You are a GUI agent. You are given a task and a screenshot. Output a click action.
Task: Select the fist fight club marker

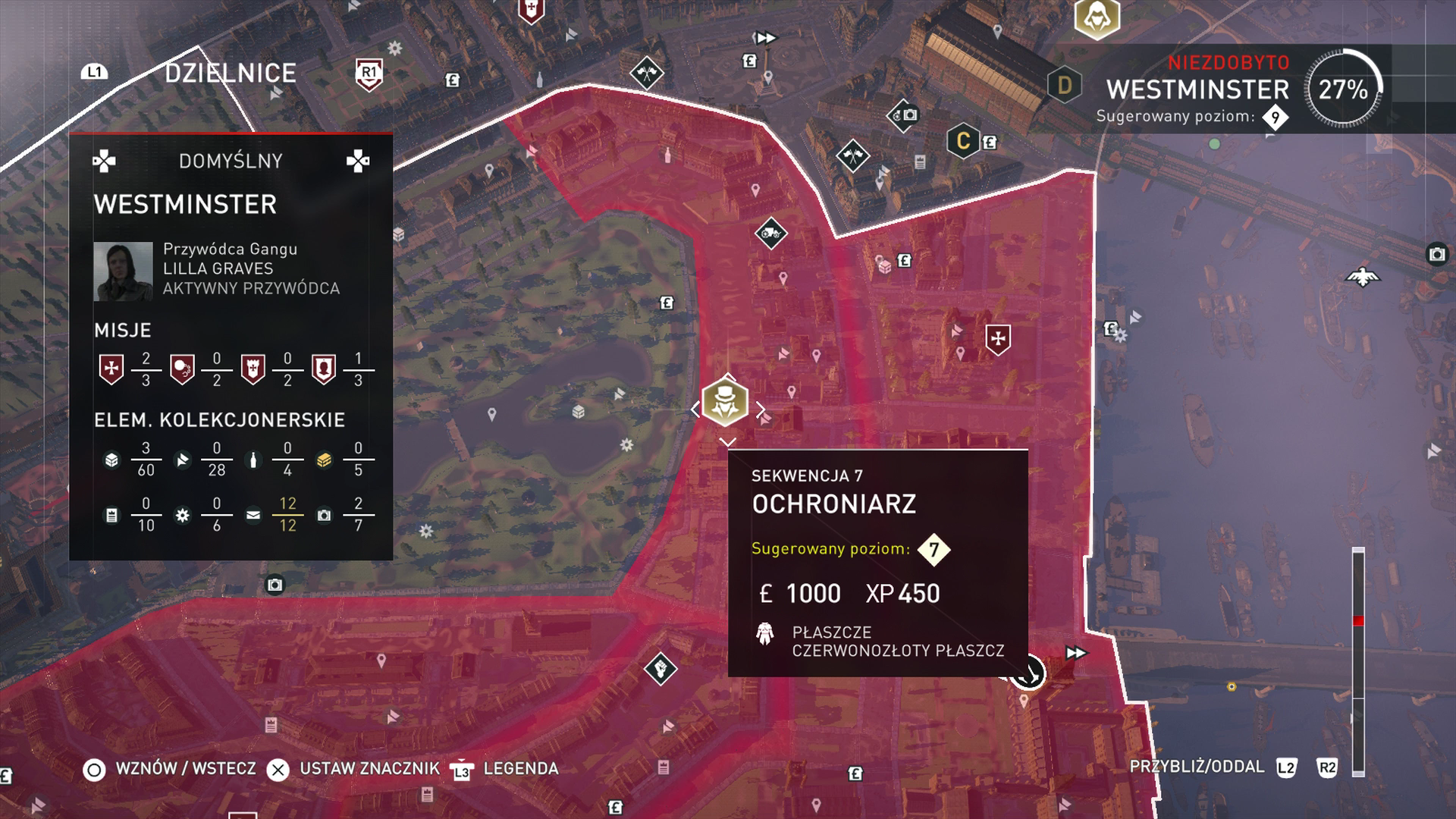pyautogui.click(x=661, y=669)
